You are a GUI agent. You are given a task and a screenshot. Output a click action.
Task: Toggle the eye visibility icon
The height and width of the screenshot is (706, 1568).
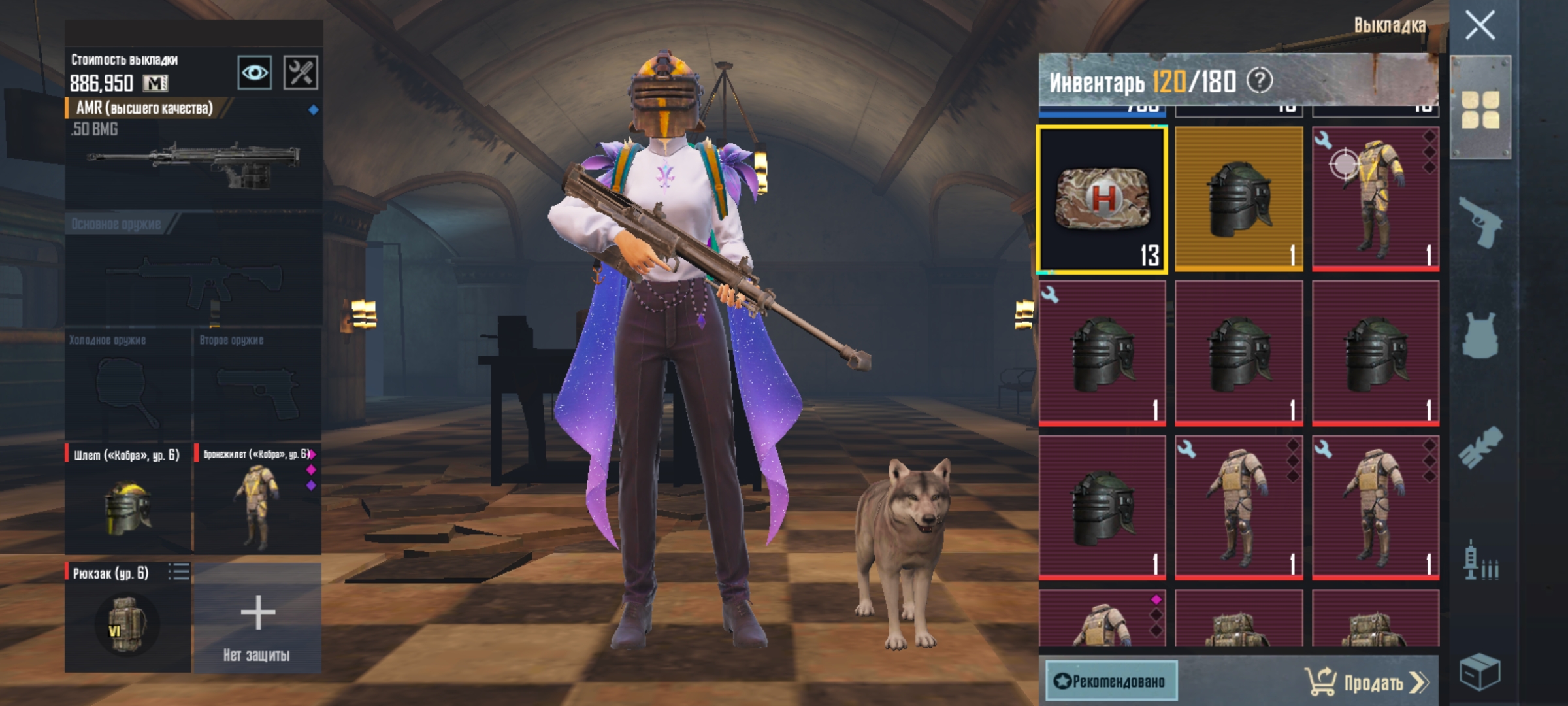point(254,72)
